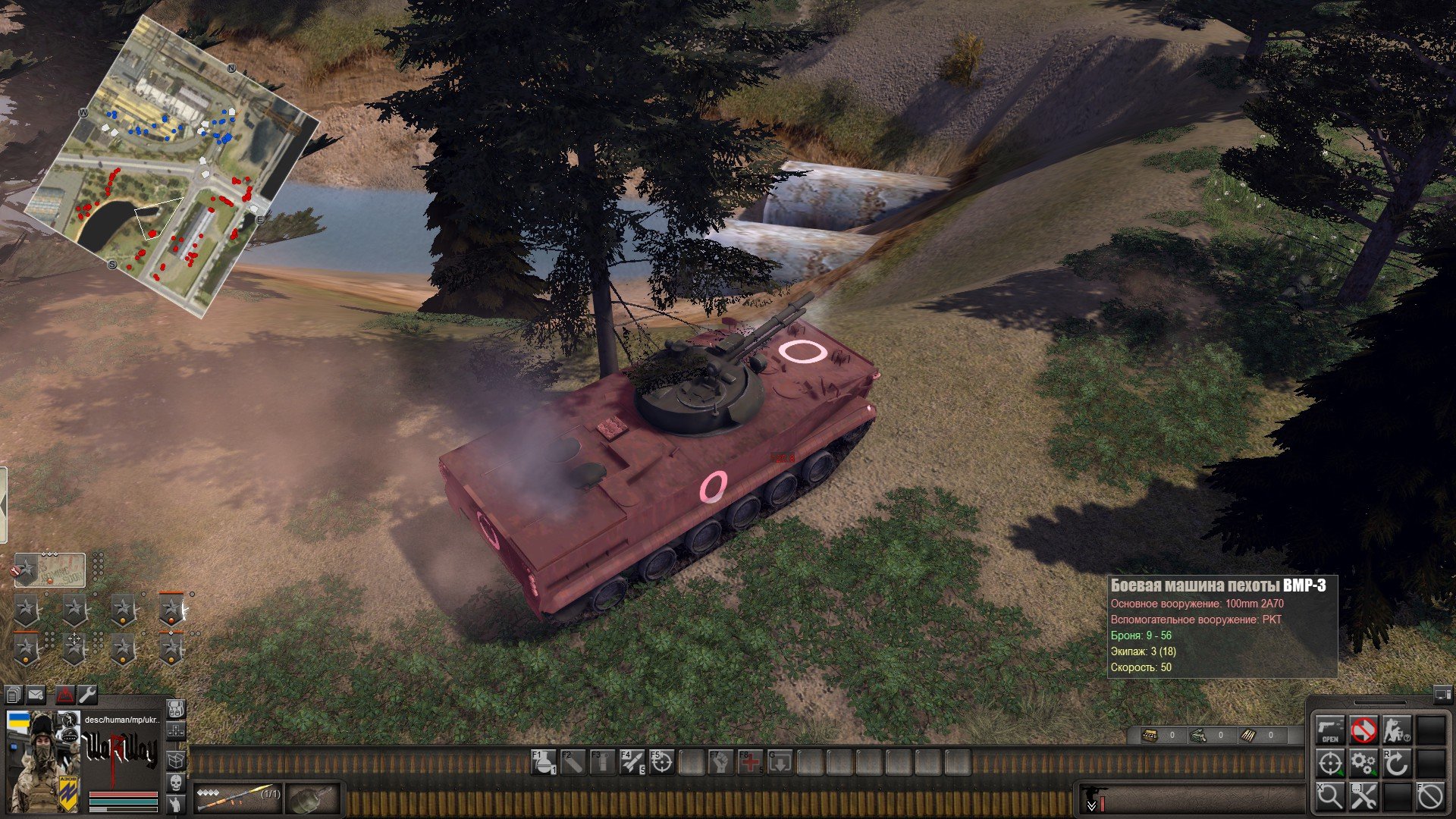The image size is (1456, 819).
Task: Activate the magnifying glass examine command
Action: tap(1330, 796)
